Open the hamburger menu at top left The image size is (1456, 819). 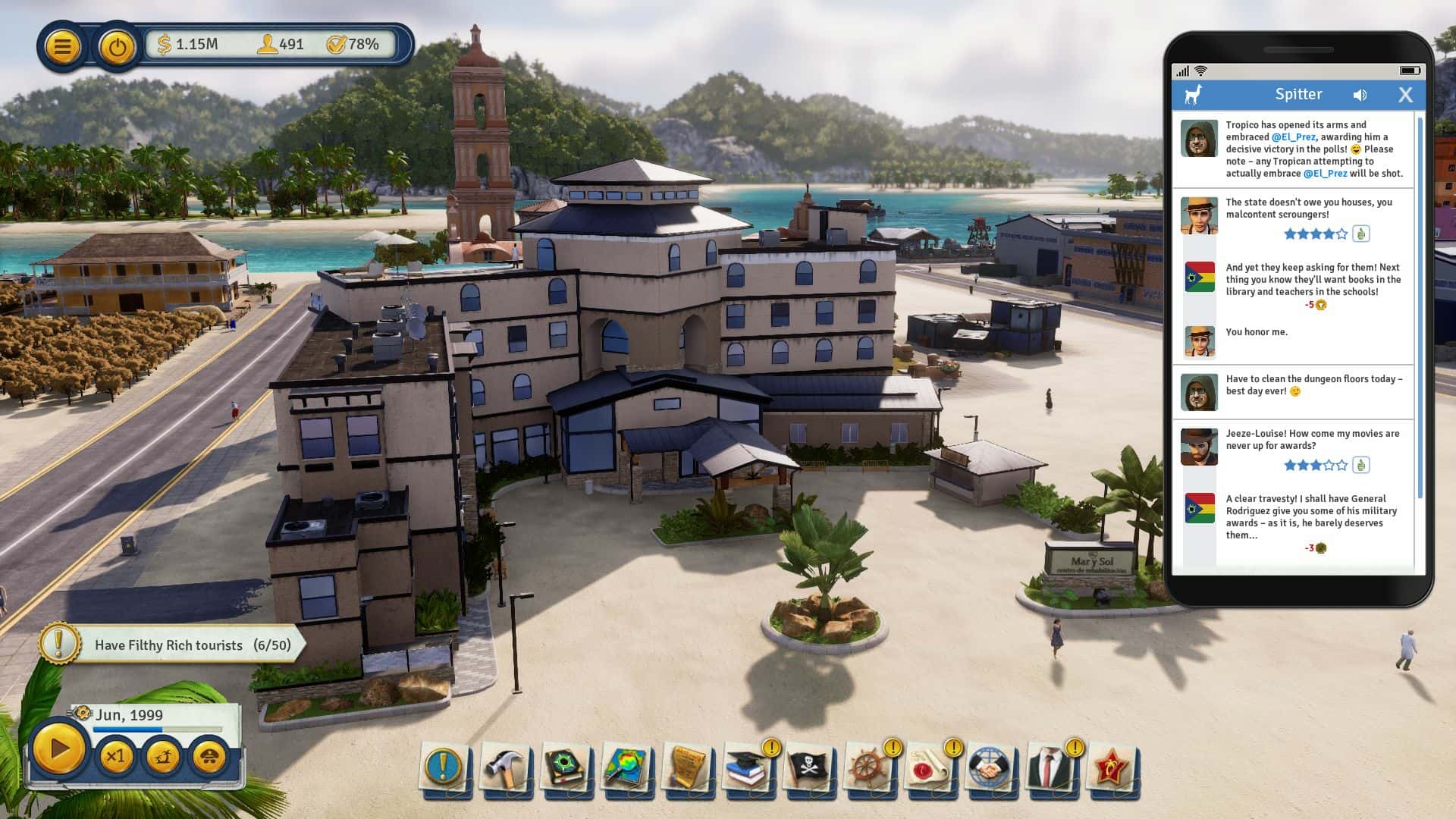[x=64, y=47]
